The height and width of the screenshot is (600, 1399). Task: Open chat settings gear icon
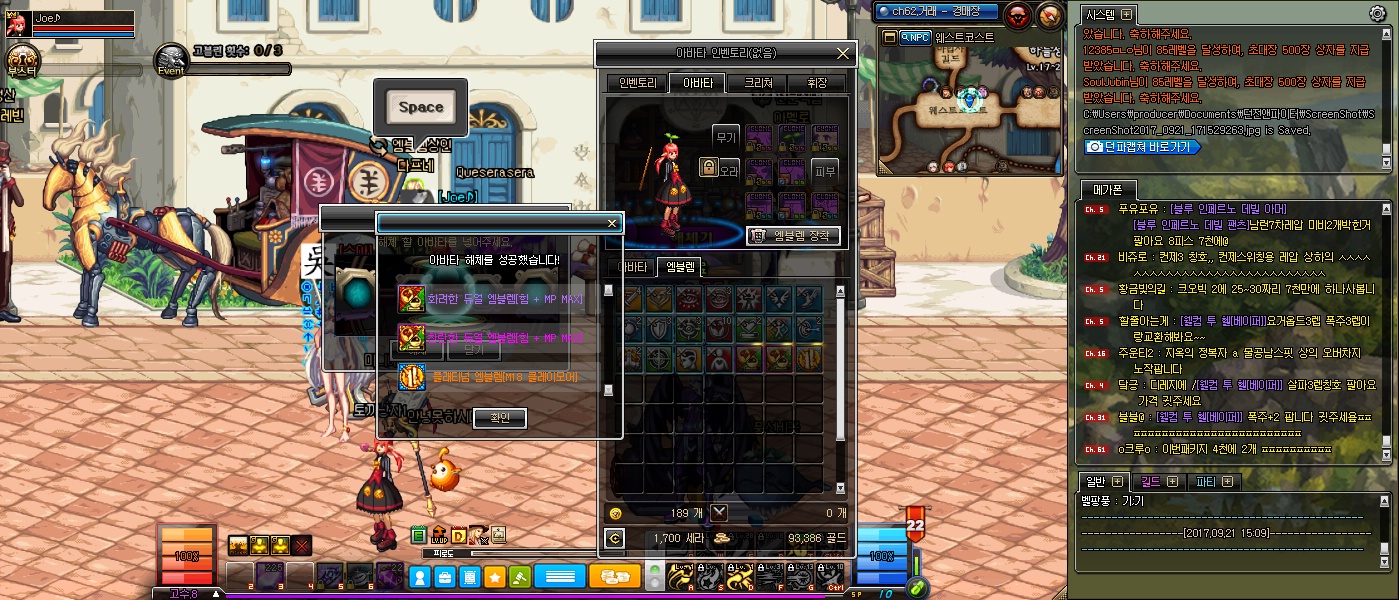click(x=1377, y=14)
